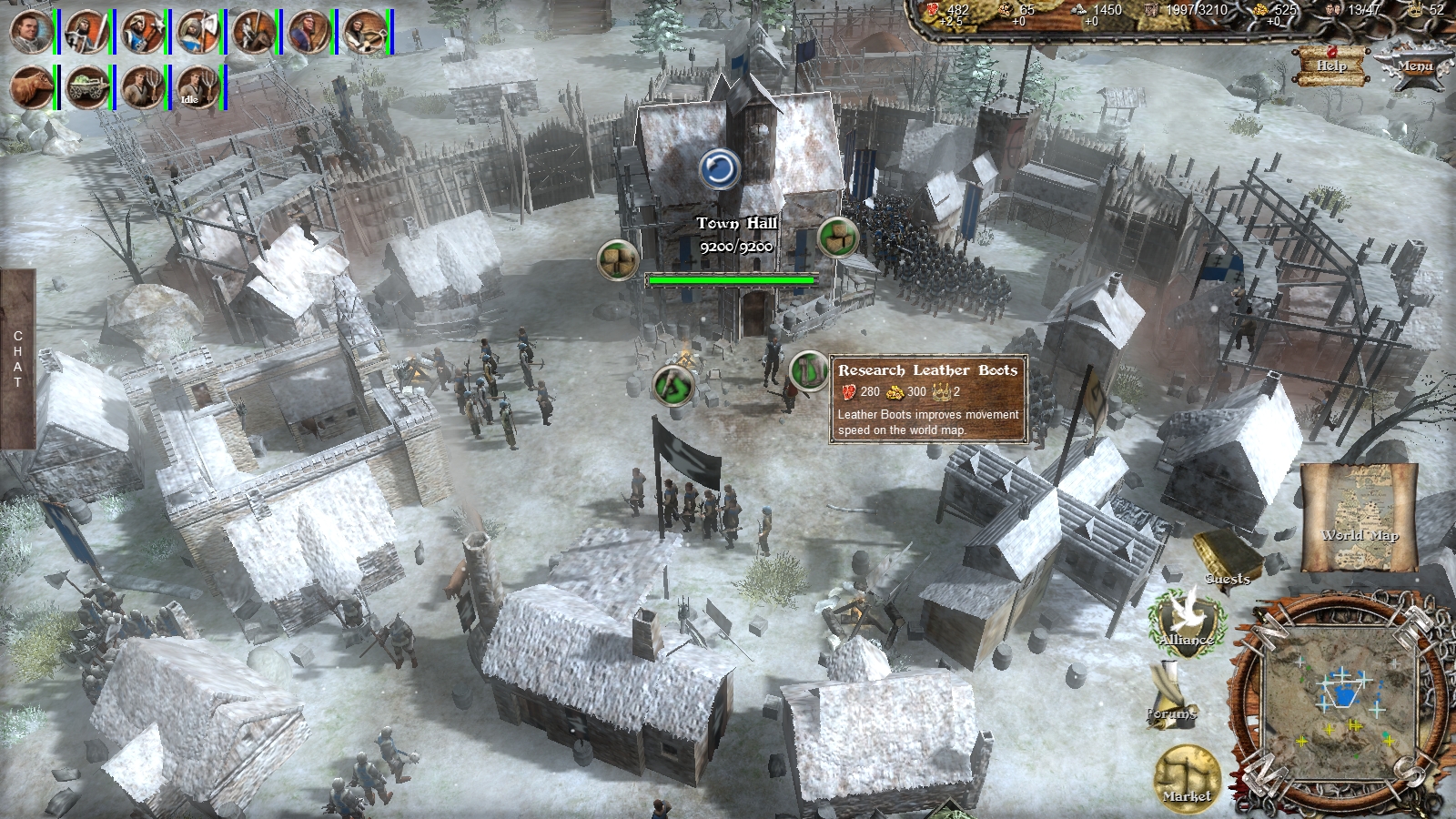Select the crossbowman unit group icon
The height and width of the screenshot is (819, 1456).
(x=365, y=32)
